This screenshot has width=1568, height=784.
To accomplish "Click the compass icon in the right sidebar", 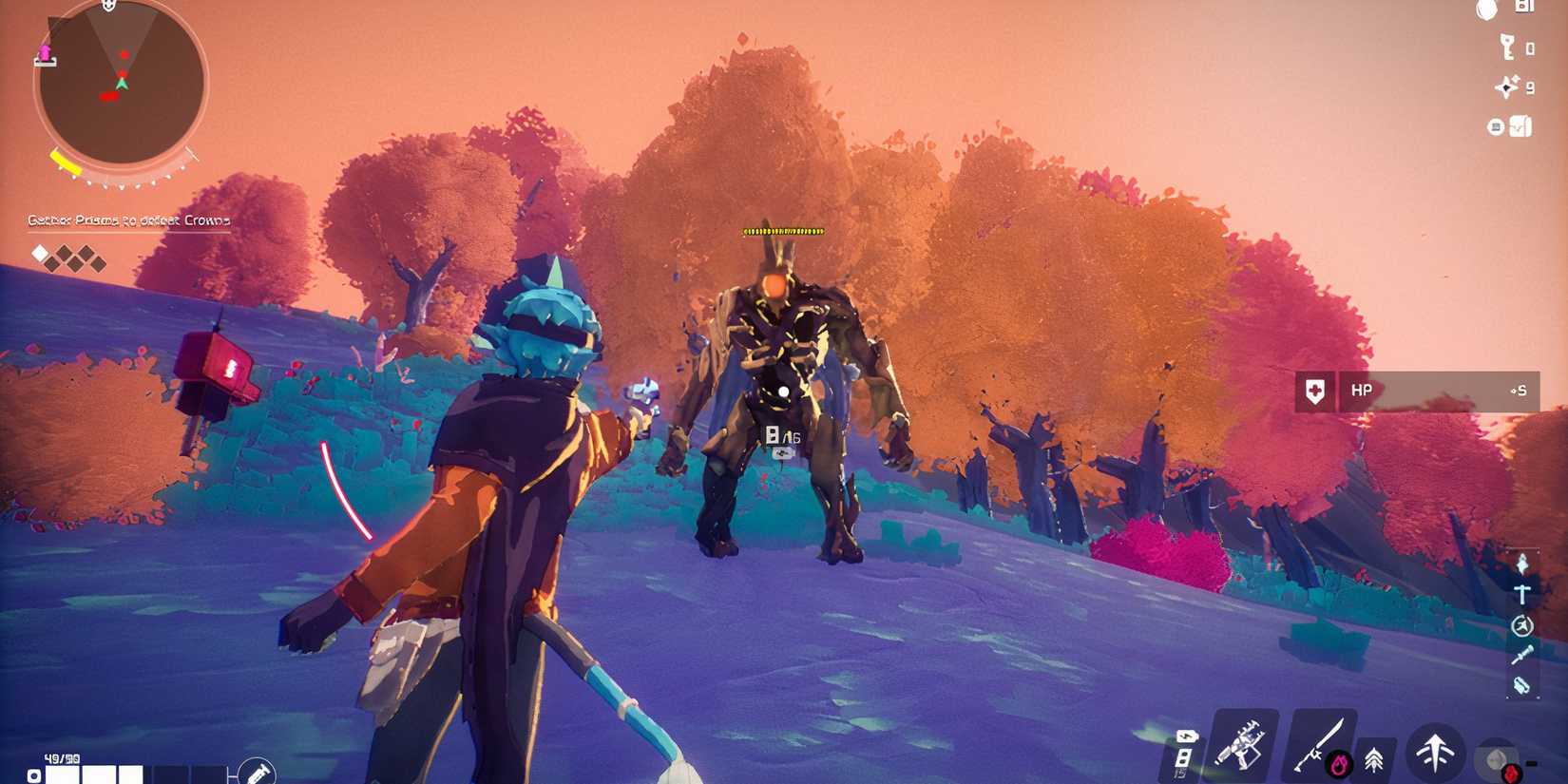I will tap(1521, 625).
